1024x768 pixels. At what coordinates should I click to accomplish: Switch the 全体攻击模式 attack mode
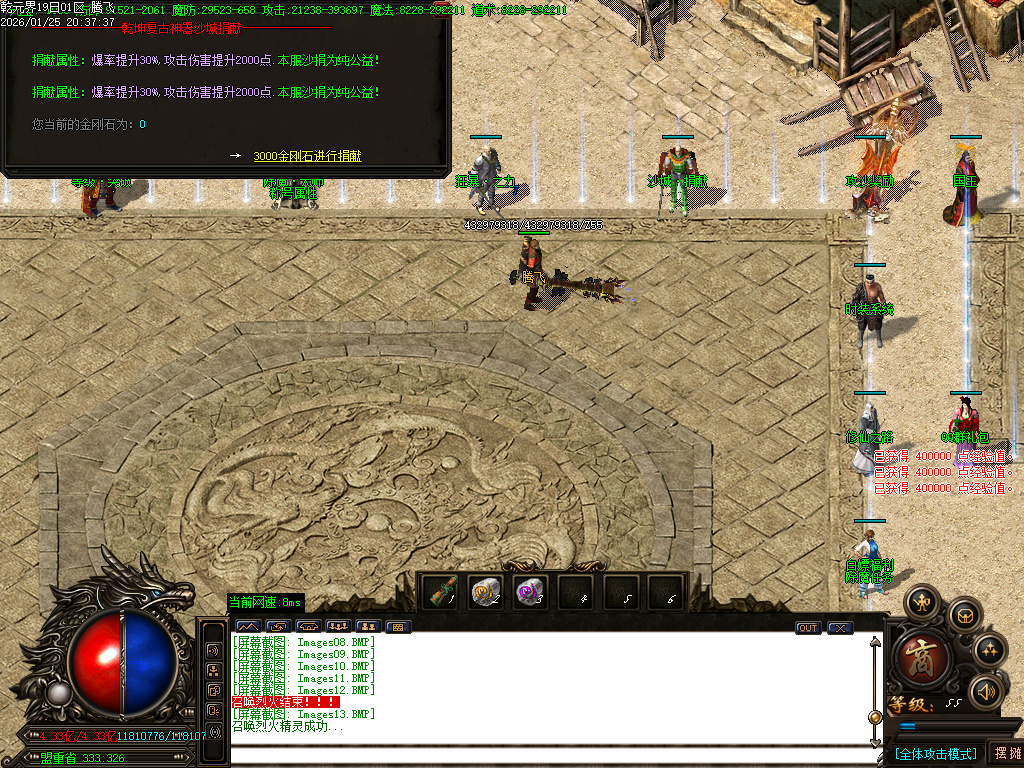click(x=934, y=753)
